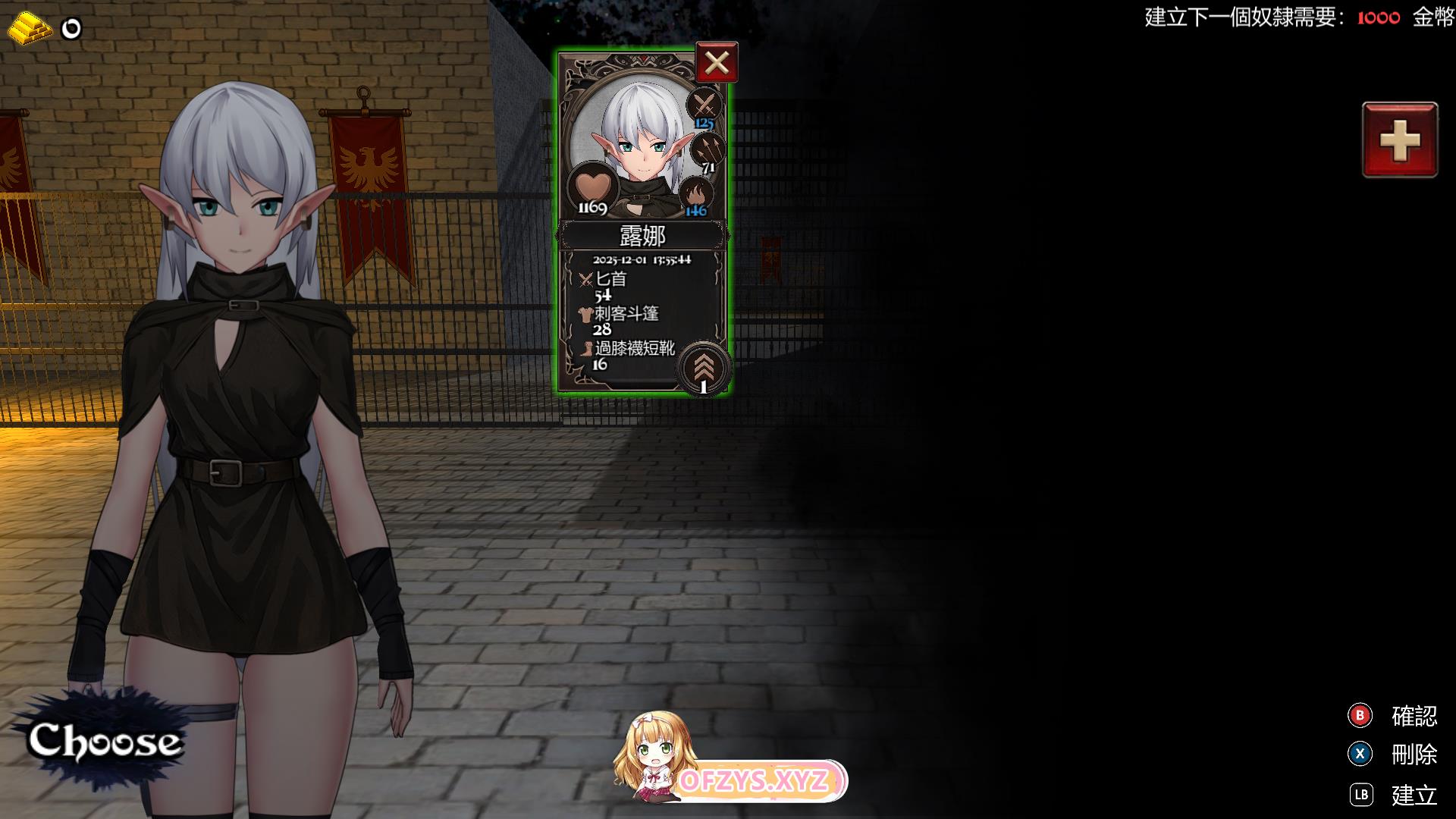
Task: Open the OFZYS.XYZ watermark link
Action: pos(753,781)
